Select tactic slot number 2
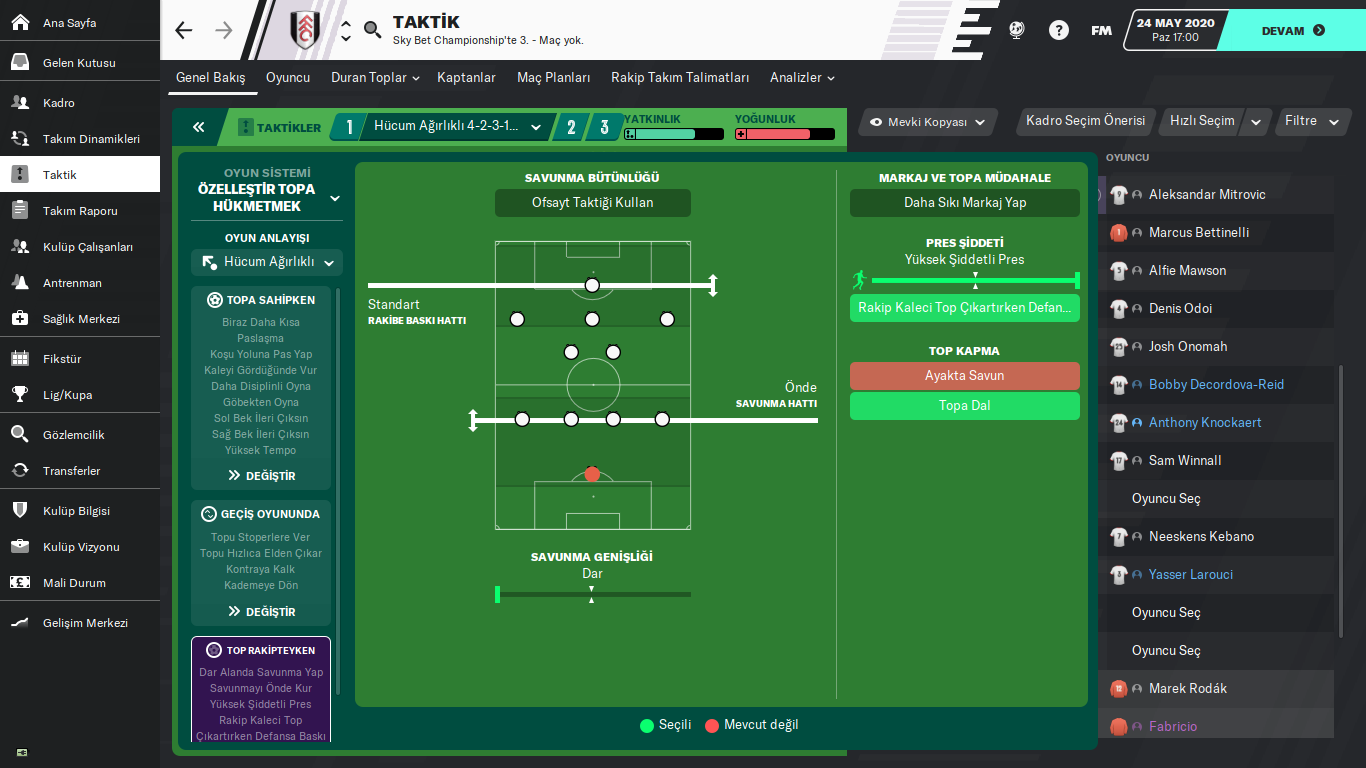The width and height of the screenshot is (1366, 768). [x=571, y=127]
